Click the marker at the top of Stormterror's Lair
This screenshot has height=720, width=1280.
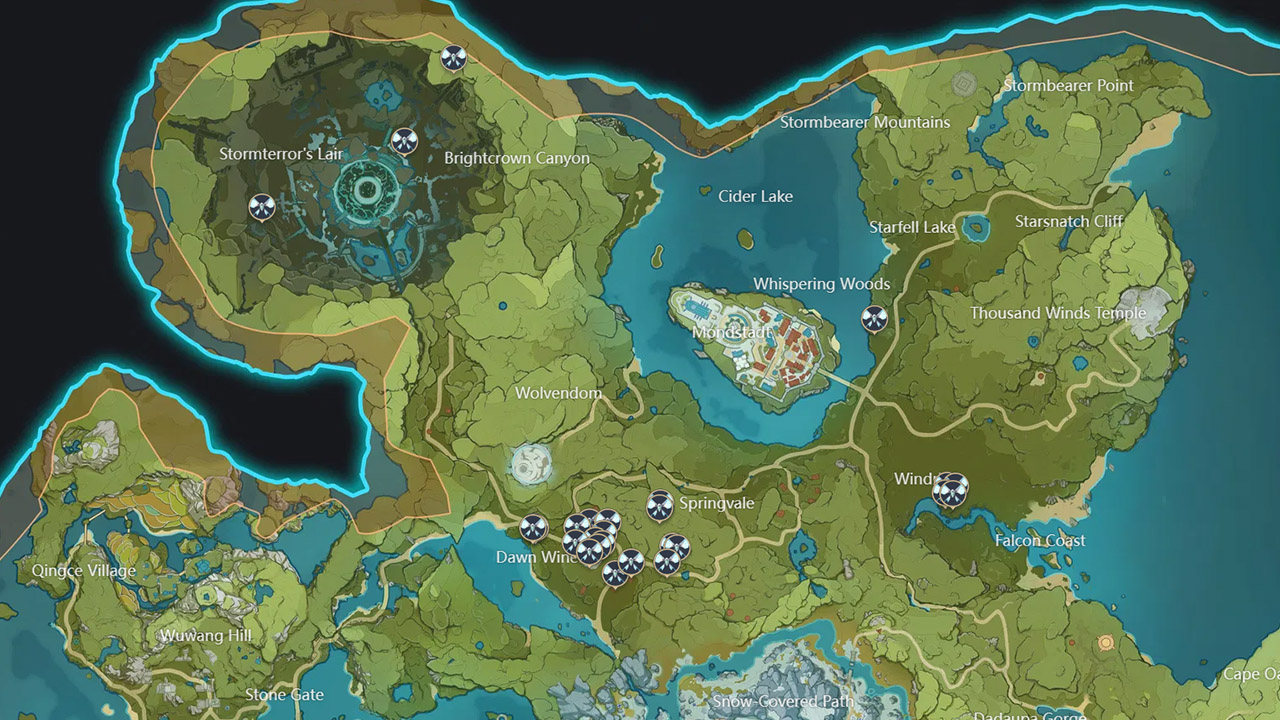(x=454, y=58)
